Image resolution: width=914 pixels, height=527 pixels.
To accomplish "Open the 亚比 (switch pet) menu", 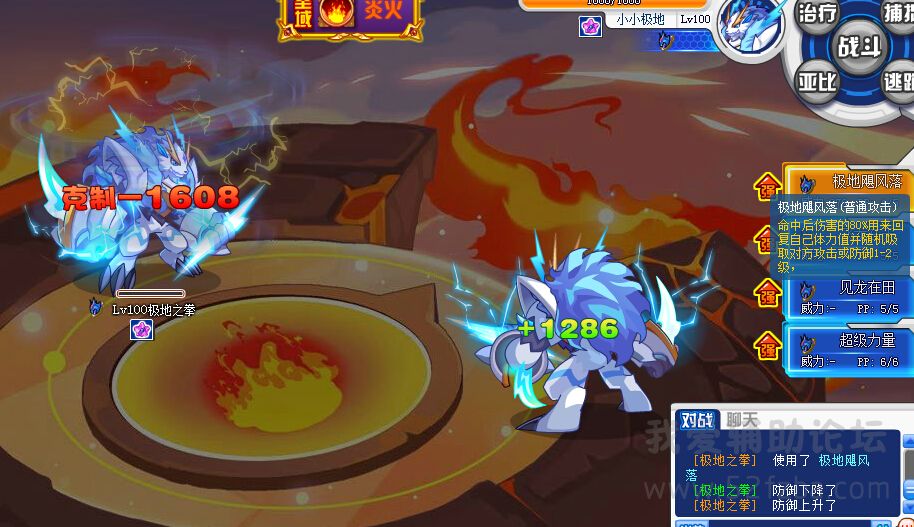I will (x=816, y=82).
